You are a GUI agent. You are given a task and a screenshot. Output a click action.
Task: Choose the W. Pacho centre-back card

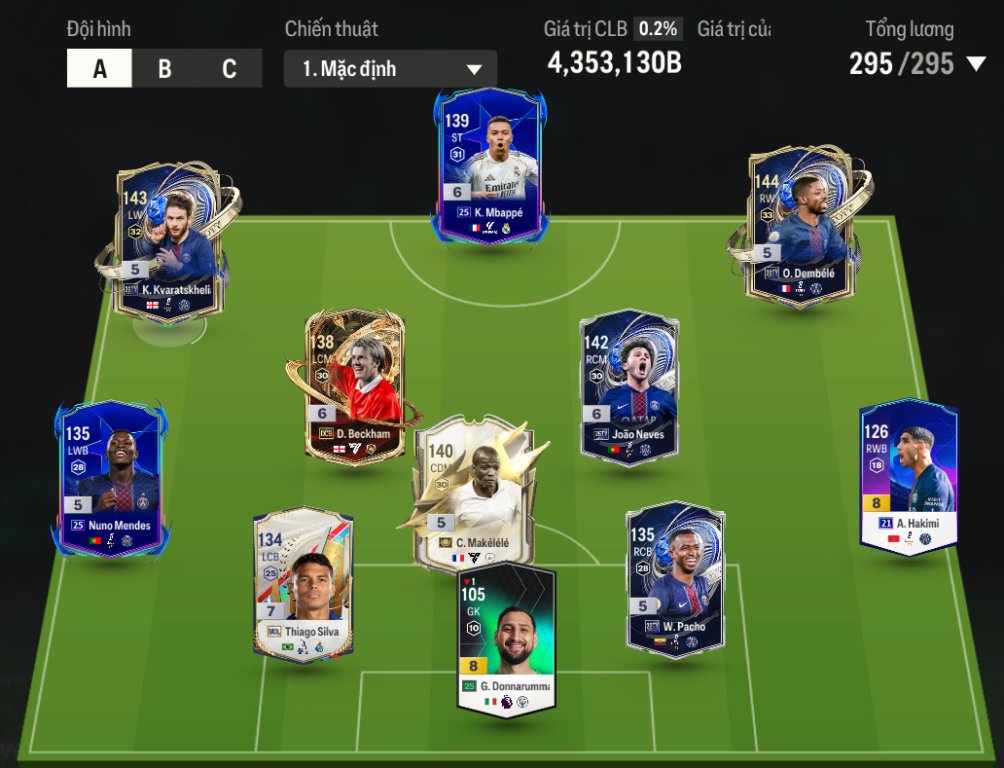pyautogui.click(x=675, y=580)
